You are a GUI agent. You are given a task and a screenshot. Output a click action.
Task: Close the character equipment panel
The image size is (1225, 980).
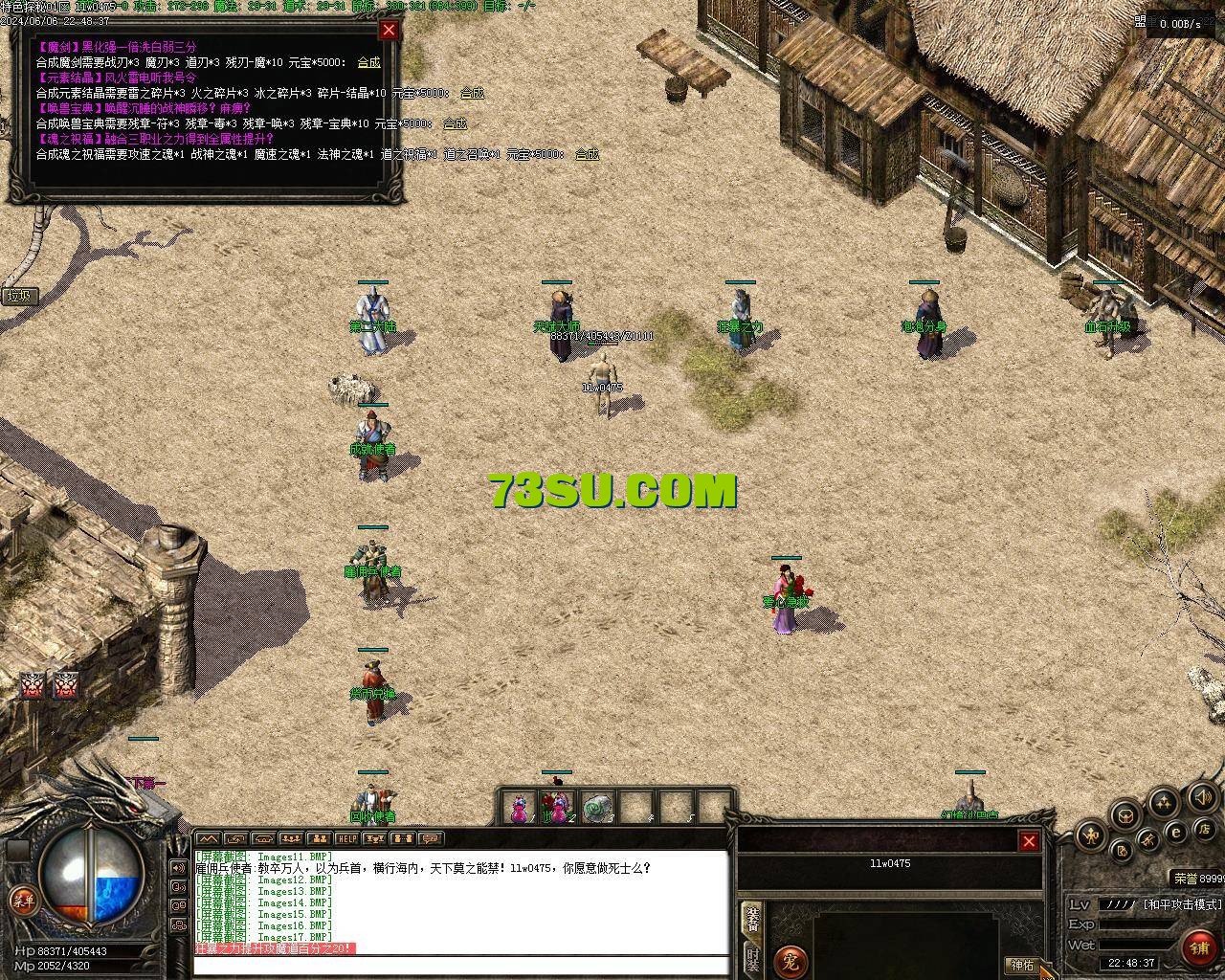click(x=1029, y=841)
